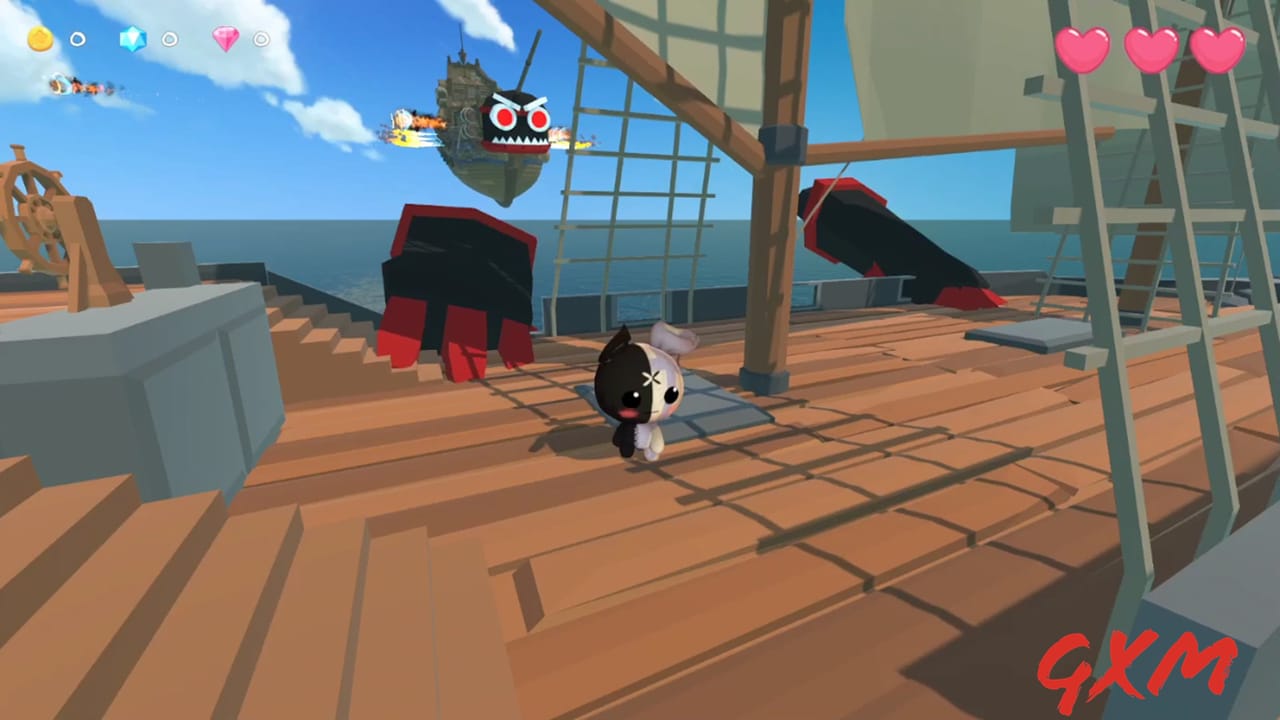
Task: Click the coin count circle indicator
Action: 77,39
